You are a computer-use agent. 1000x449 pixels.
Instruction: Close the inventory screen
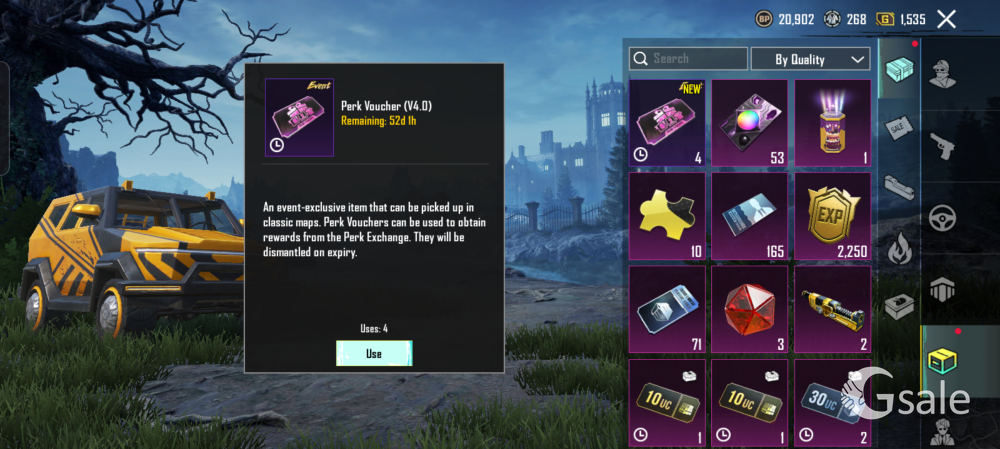(x=946, y=18)
